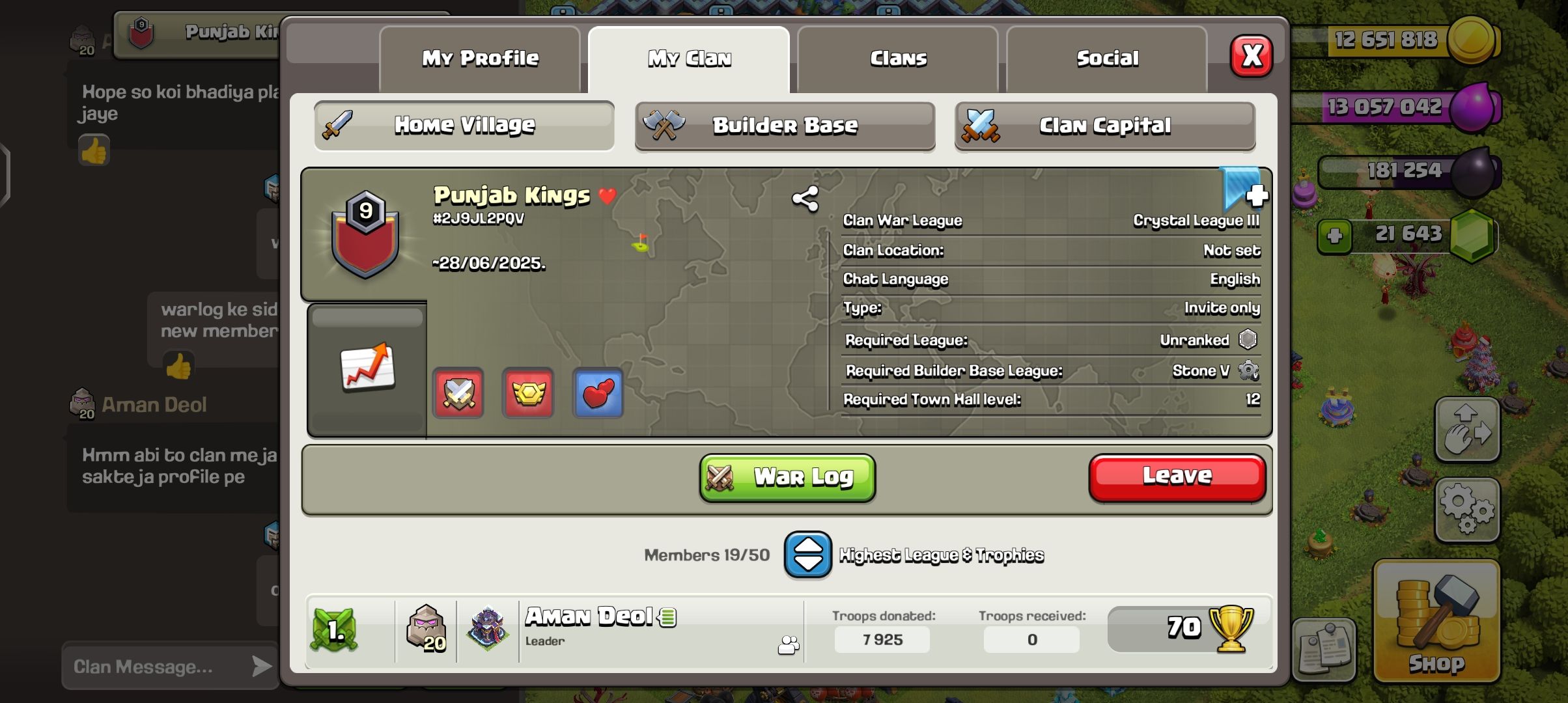Tap the share clan icon
The width and height of the screenshot is (1568, 703).
(x=805, y=199)
